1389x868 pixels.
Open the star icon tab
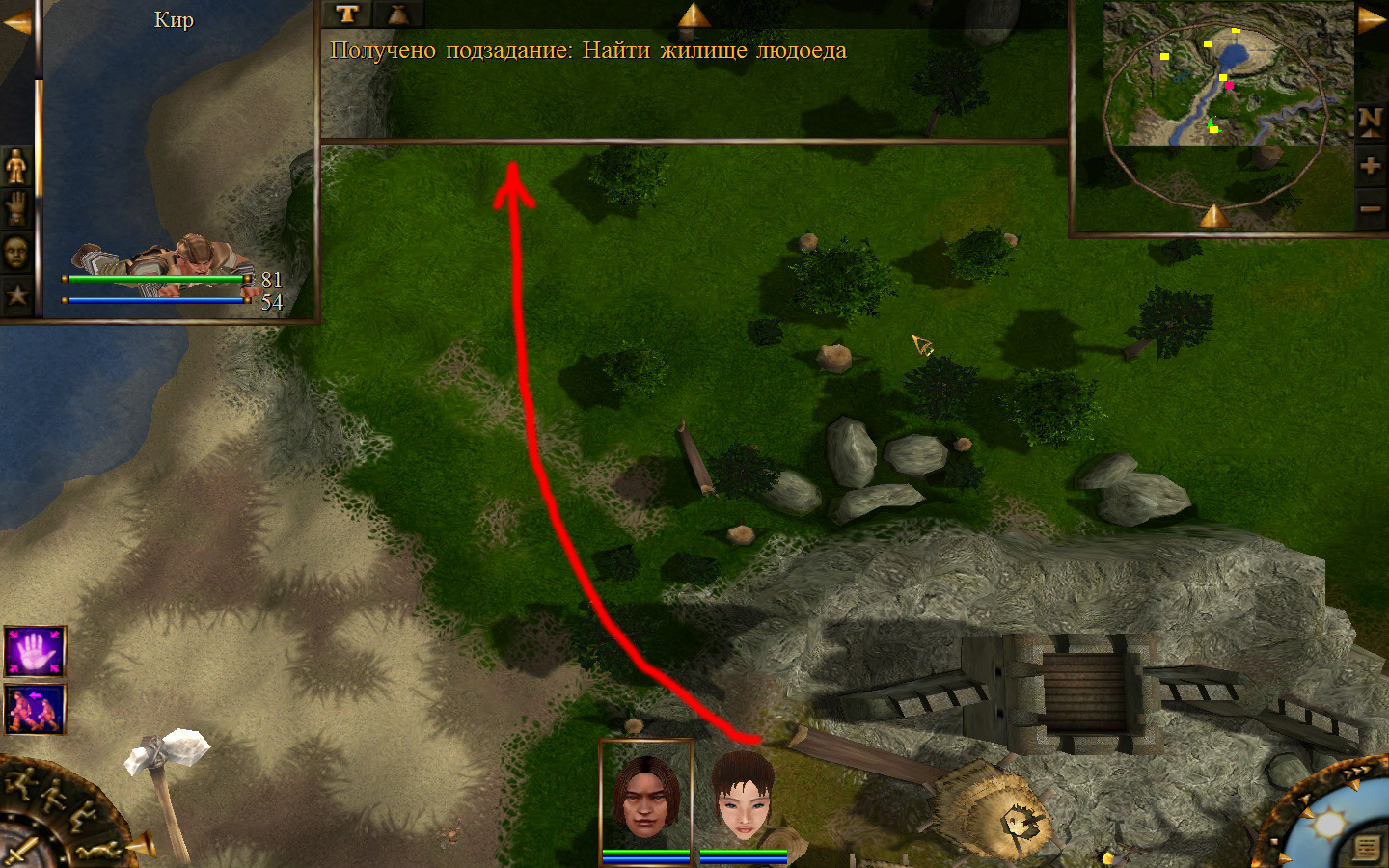(x=16, y=294)
